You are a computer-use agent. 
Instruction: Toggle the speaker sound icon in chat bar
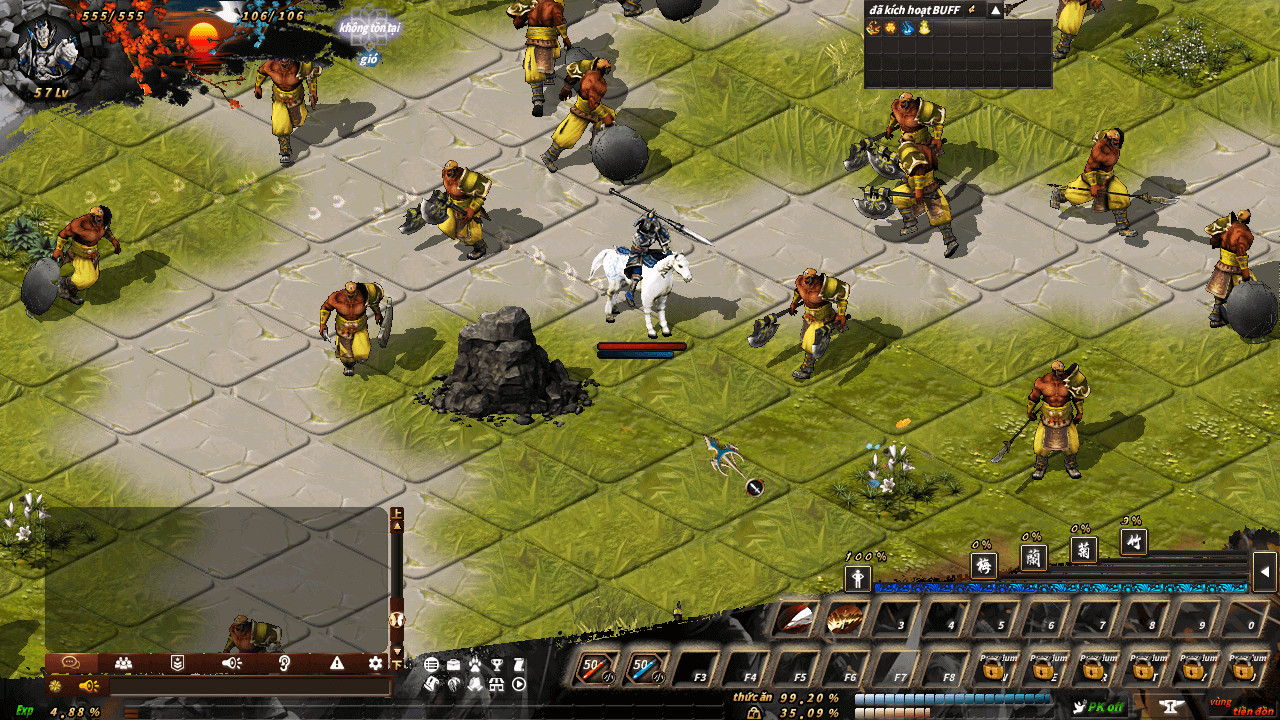click(231, 663)
